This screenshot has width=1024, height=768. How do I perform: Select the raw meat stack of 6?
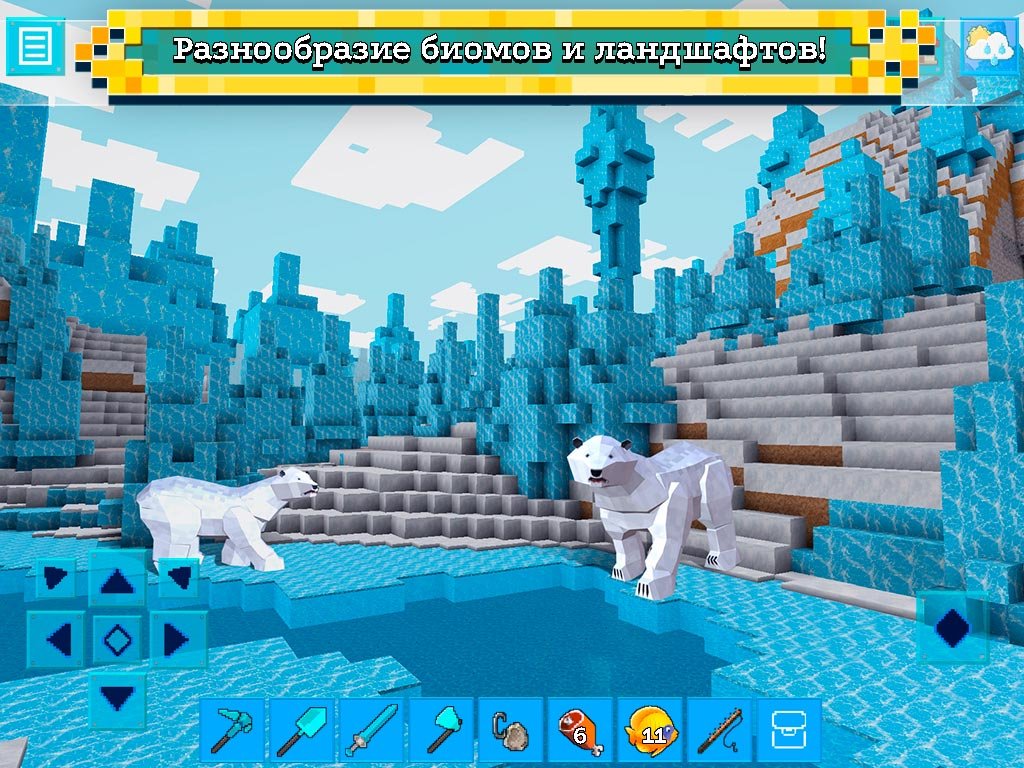tap(580, 731)
